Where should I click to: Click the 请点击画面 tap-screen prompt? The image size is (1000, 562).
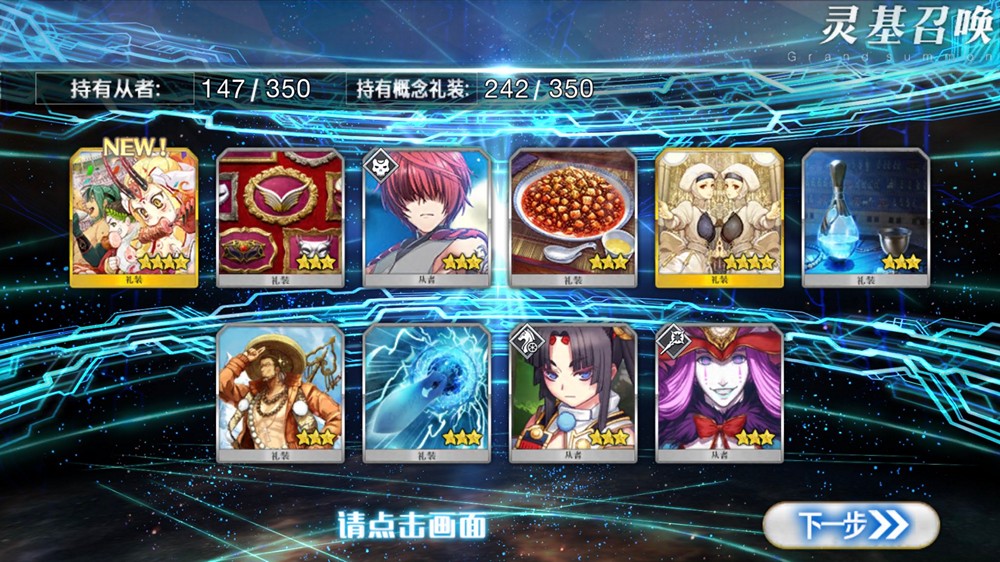[x=413, y=524]
